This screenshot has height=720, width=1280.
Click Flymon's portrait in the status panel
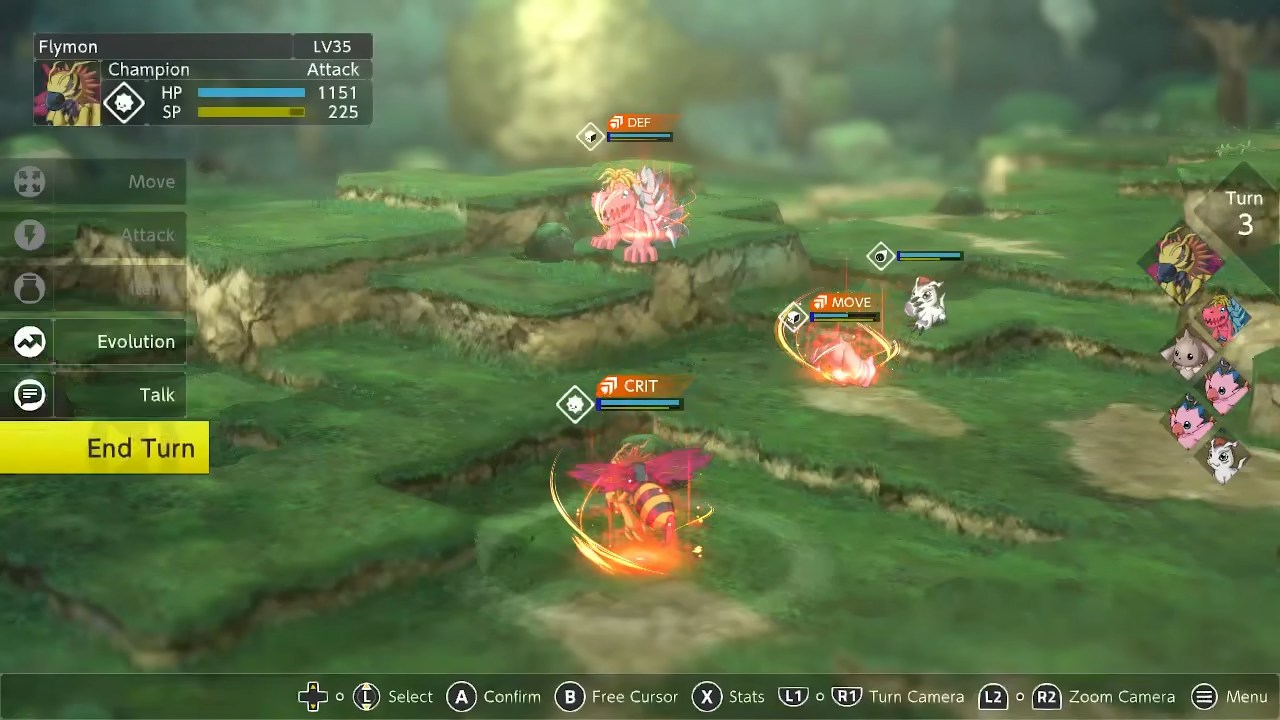68,93
